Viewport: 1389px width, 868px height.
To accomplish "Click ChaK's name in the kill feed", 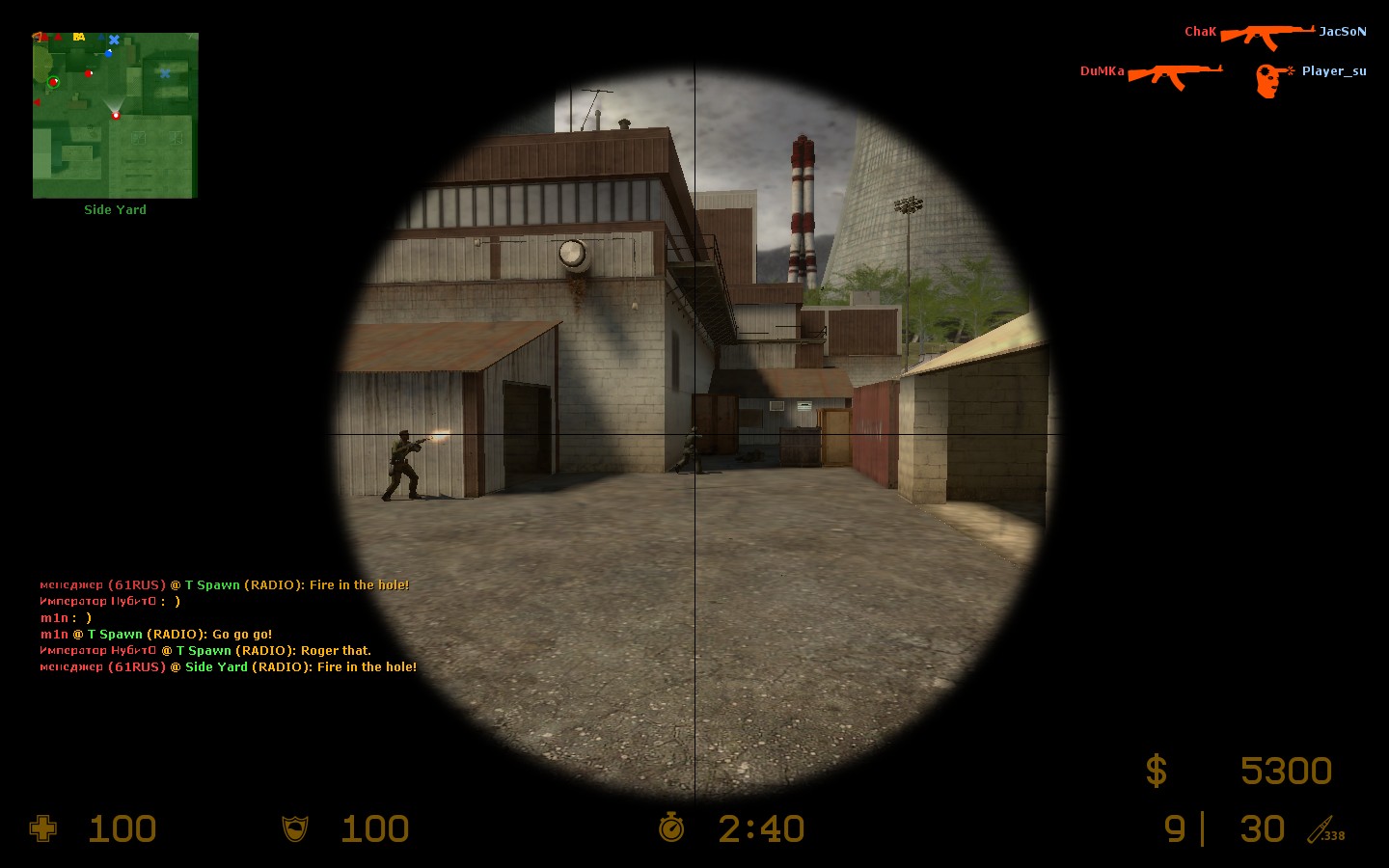I will point(1200,32).
